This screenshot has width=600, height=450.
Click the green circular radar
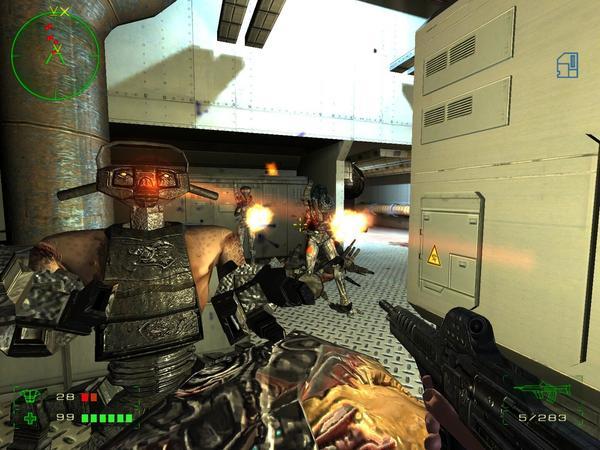pyautogui.click(x=55, y=45)
